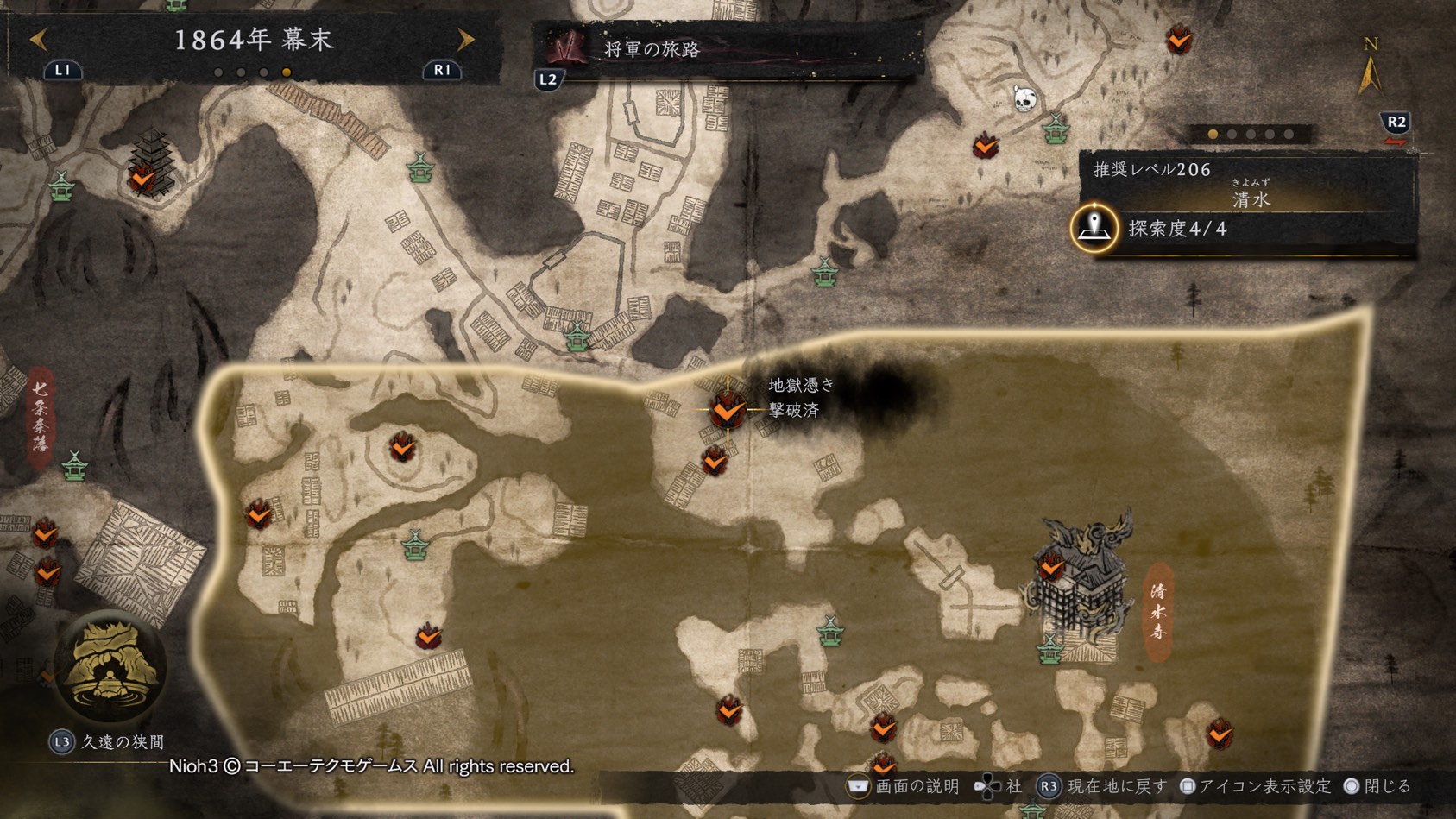The height and width of the screenshot is (819, 1456).
Task: Click the left arrow to previous era
Action: 38,40
